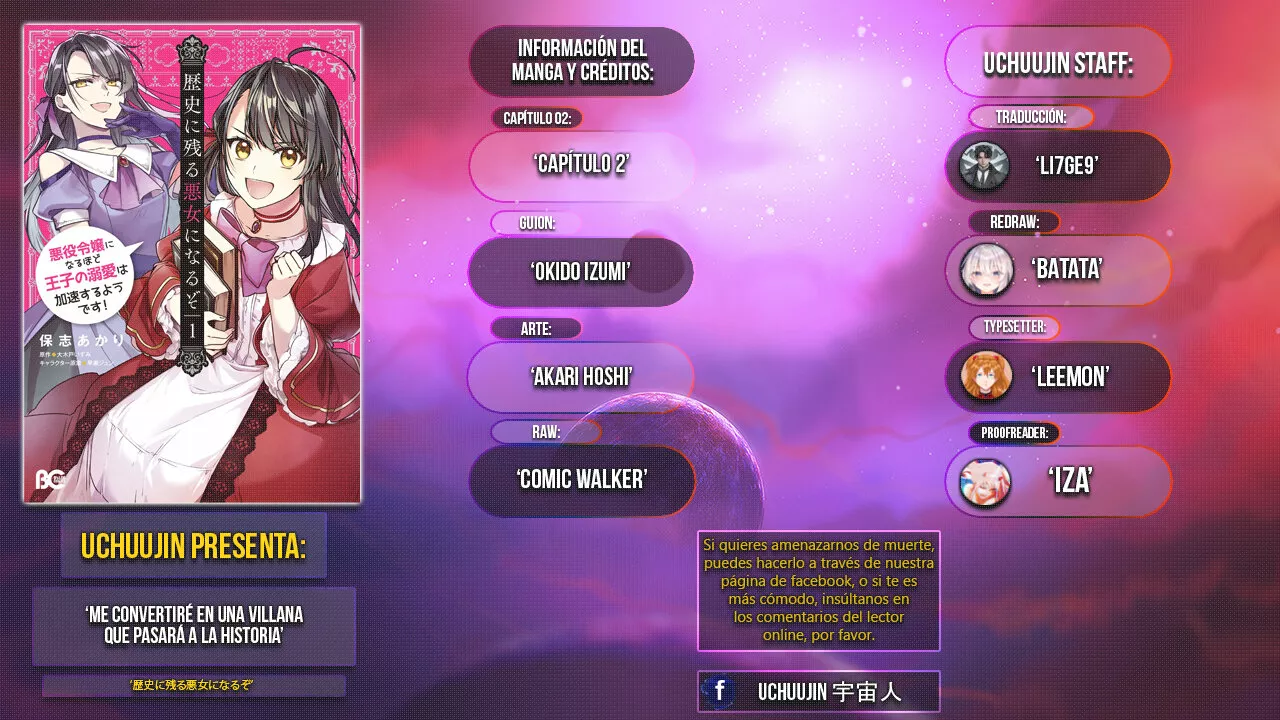Viewport: 1280px width, 720px height.
Task: Click the 'Uchuujin Staff' header
Action: (x=1058, y=64)
